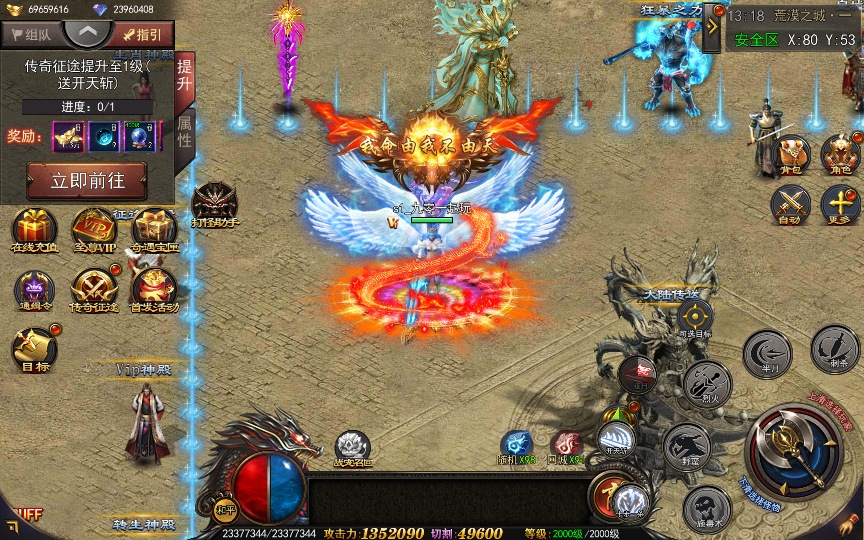Open the 打怪助手 monster helper icon
Viewport: 864px width, 540px height.
pos(214,203)
